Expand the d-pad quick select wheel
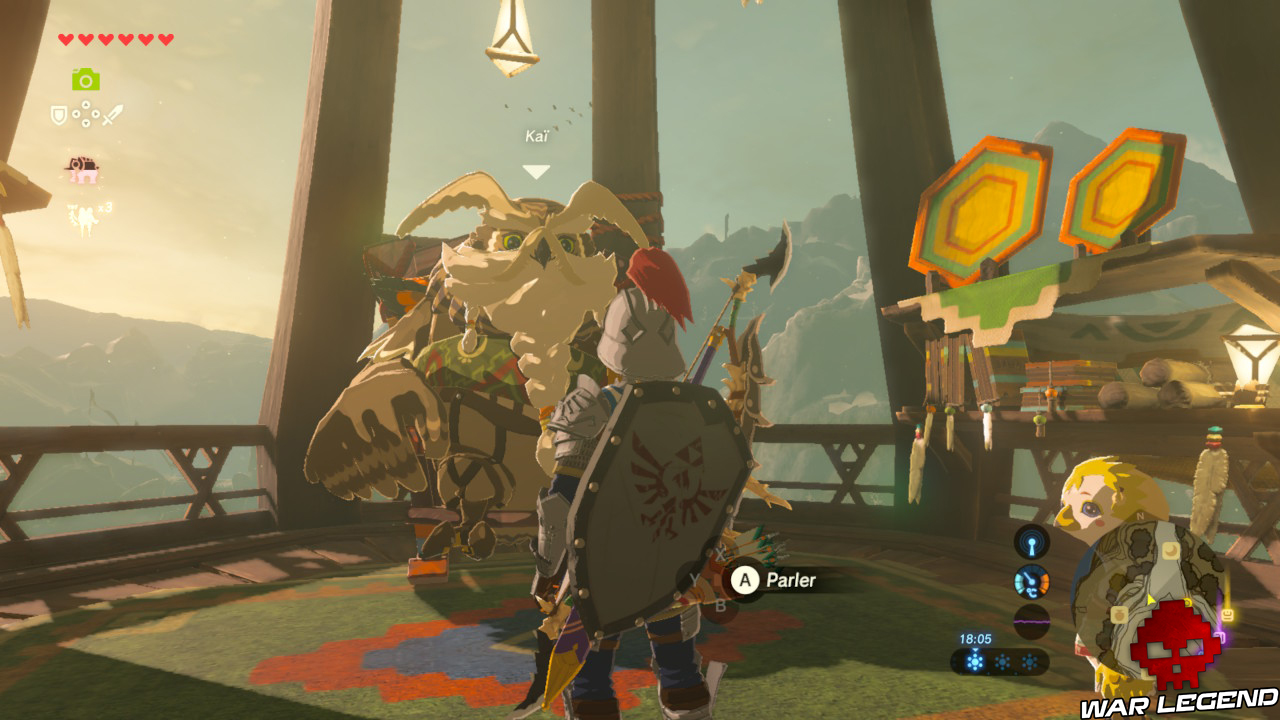This screenshot has width=1280, height=720. click(x=86, y=114)
